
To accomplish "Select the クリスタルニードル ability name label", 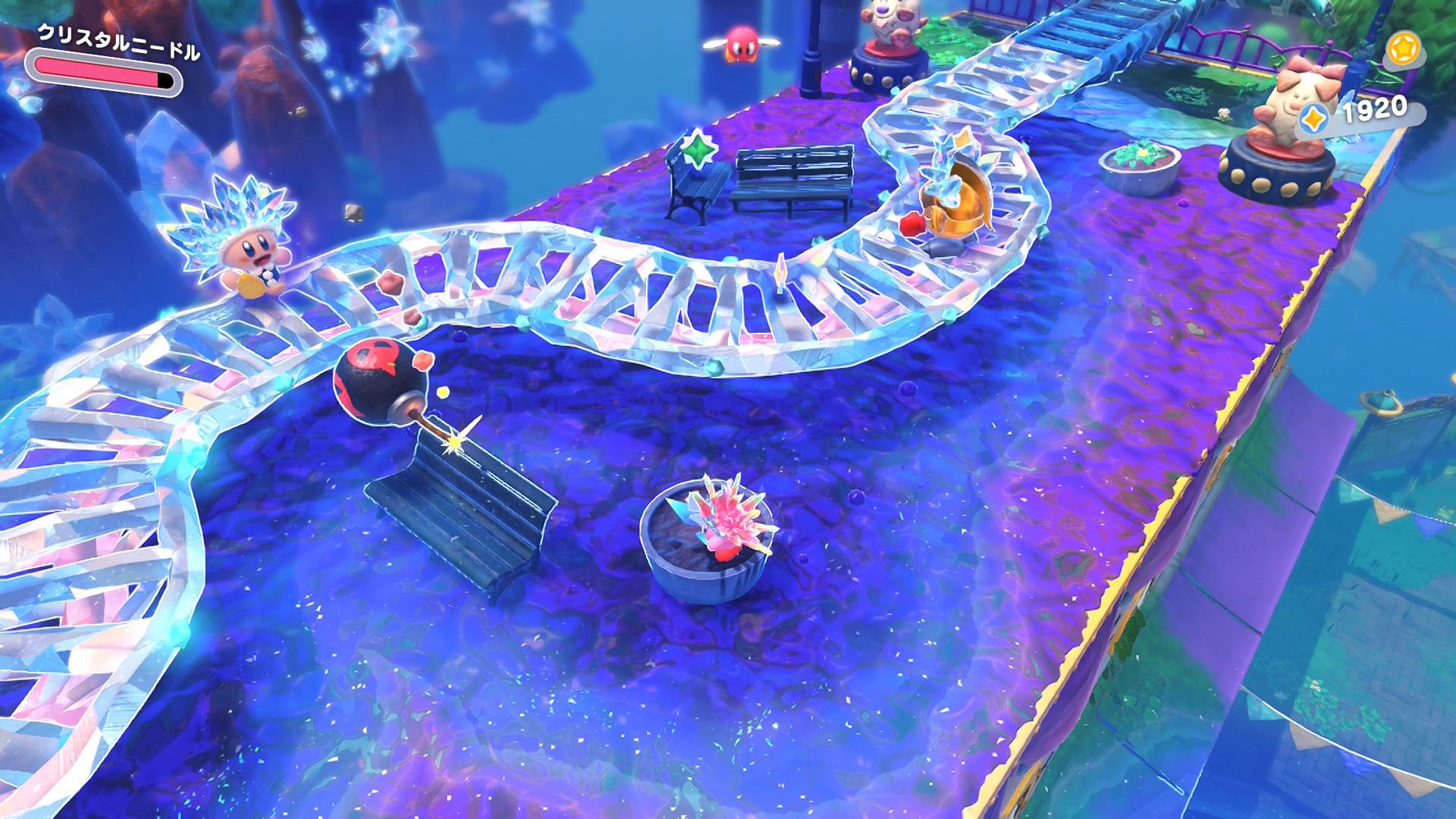I will point(119,42).
